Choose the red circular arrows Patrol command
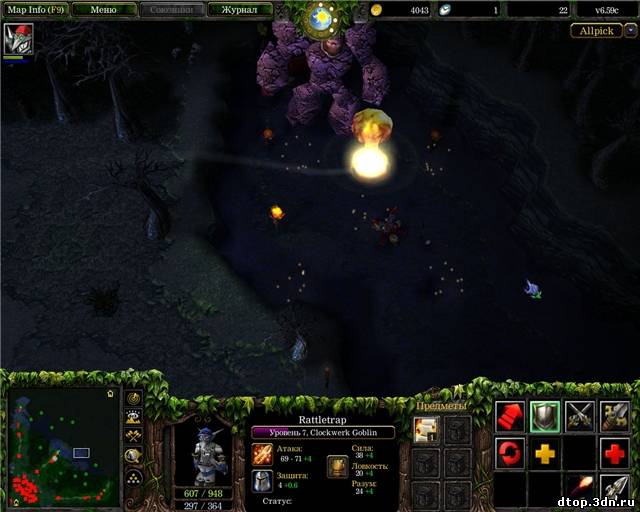Screen dimensions: 640x512 click(510, 452)
